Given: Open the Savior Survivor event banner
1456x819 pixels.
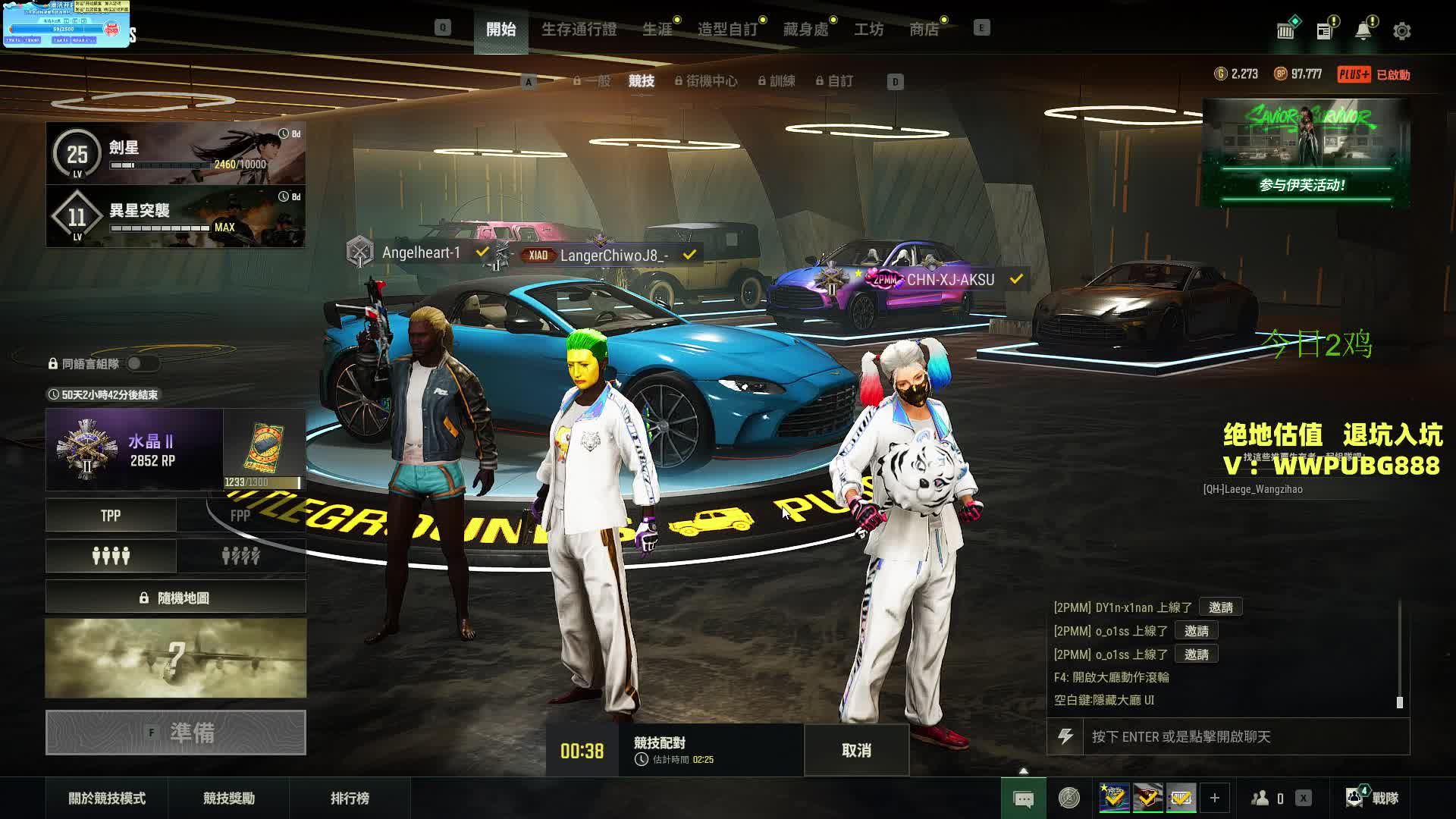Looking at the screenshot, I should 1306,152.
